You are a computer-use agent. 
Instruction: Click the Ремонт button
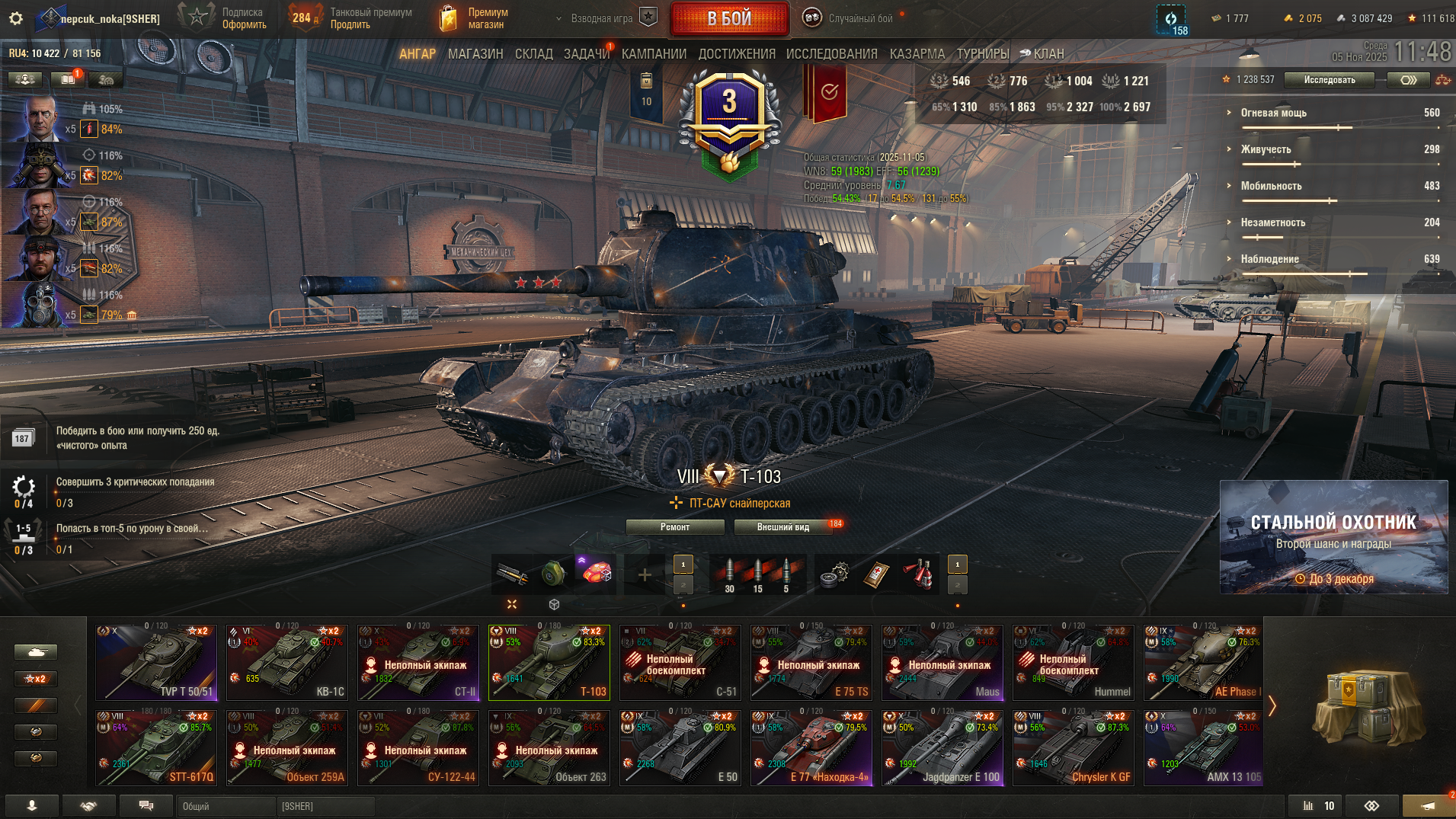(674, 527)
